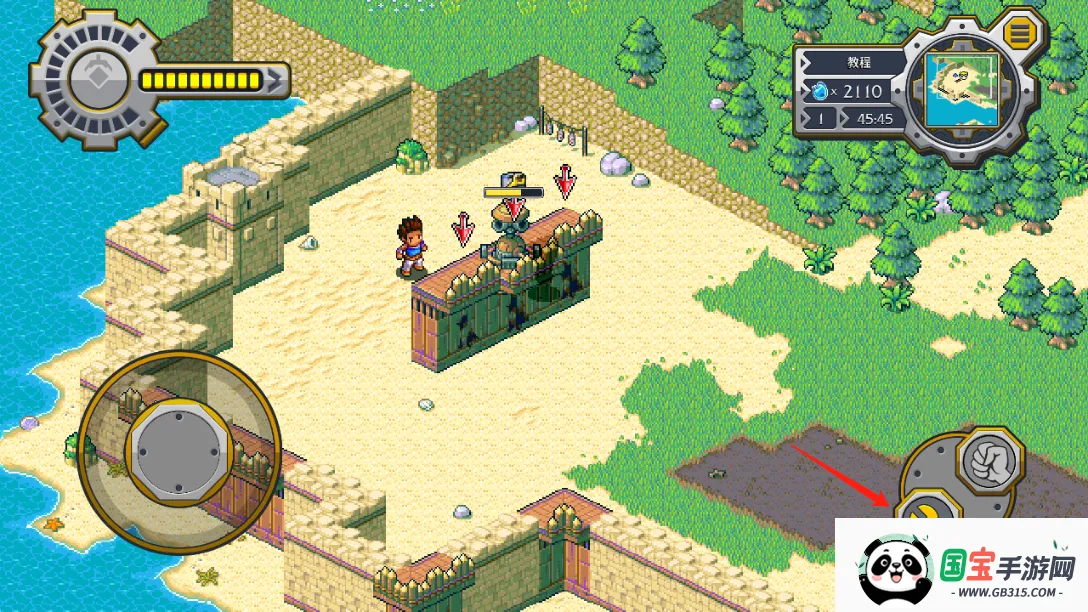Open the hamburger menu button
This screenshot has width=1088, height=612.
(1020, 33)
